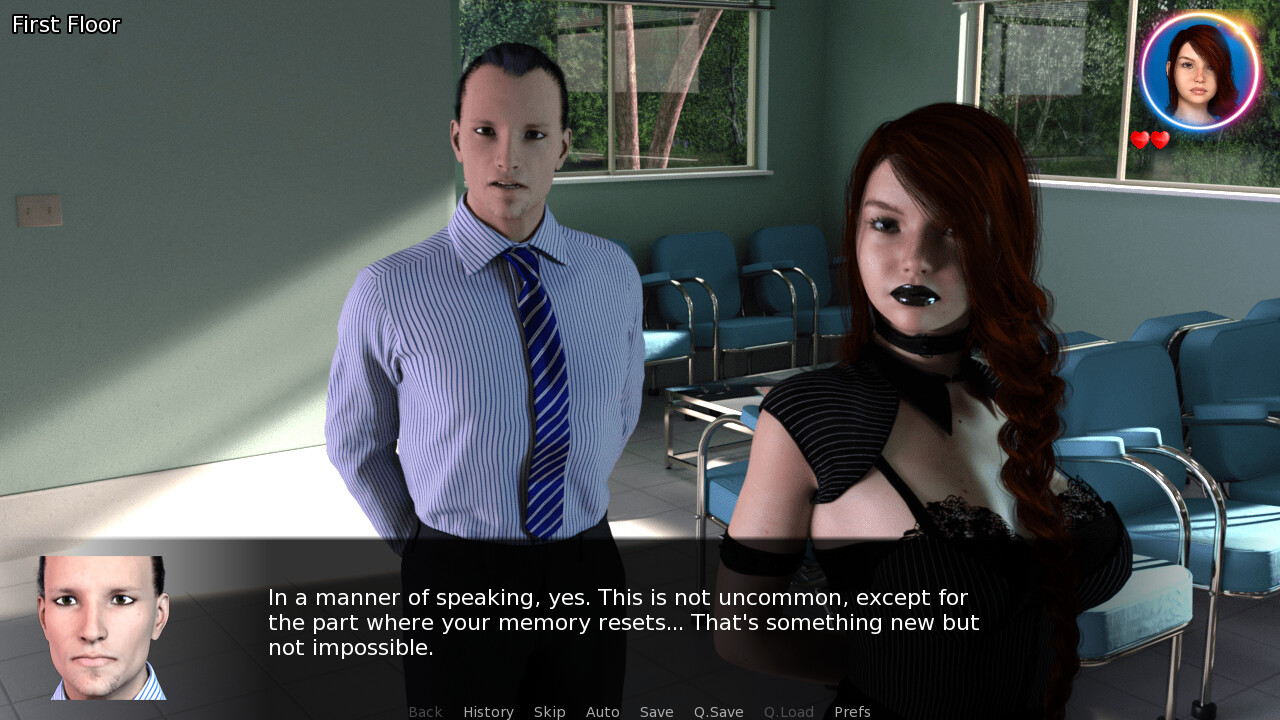Screen dimensions: 1280x720
Task: Open the Save menu to view save slots
Action: (x=656, y=711)
